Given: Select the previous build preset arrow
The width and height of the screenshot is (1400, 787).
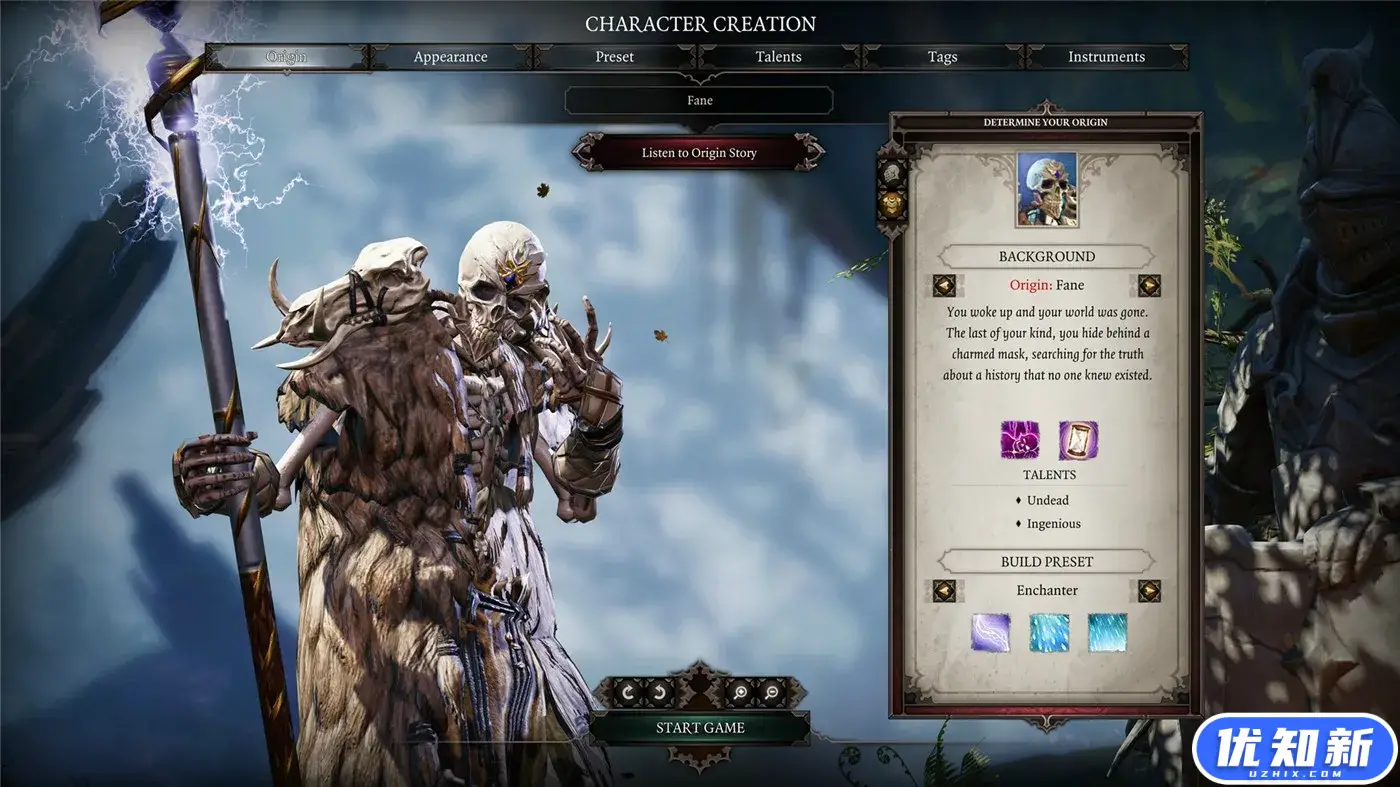Looking at the screenshot, I should pos(944,591).
